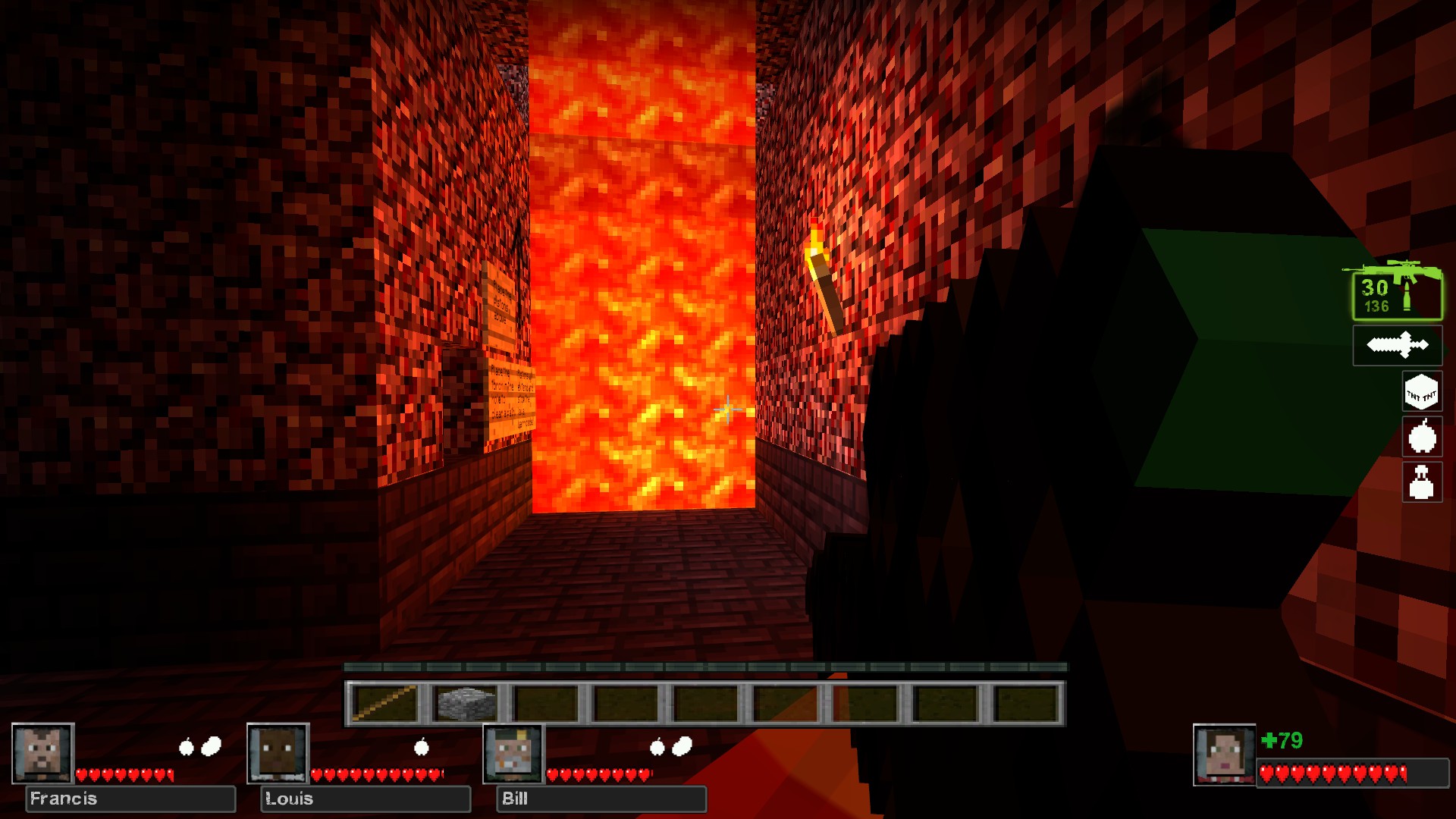Click Bill's teammate portrait
The image size is (1456, 819).
click(x=514, y=753)
